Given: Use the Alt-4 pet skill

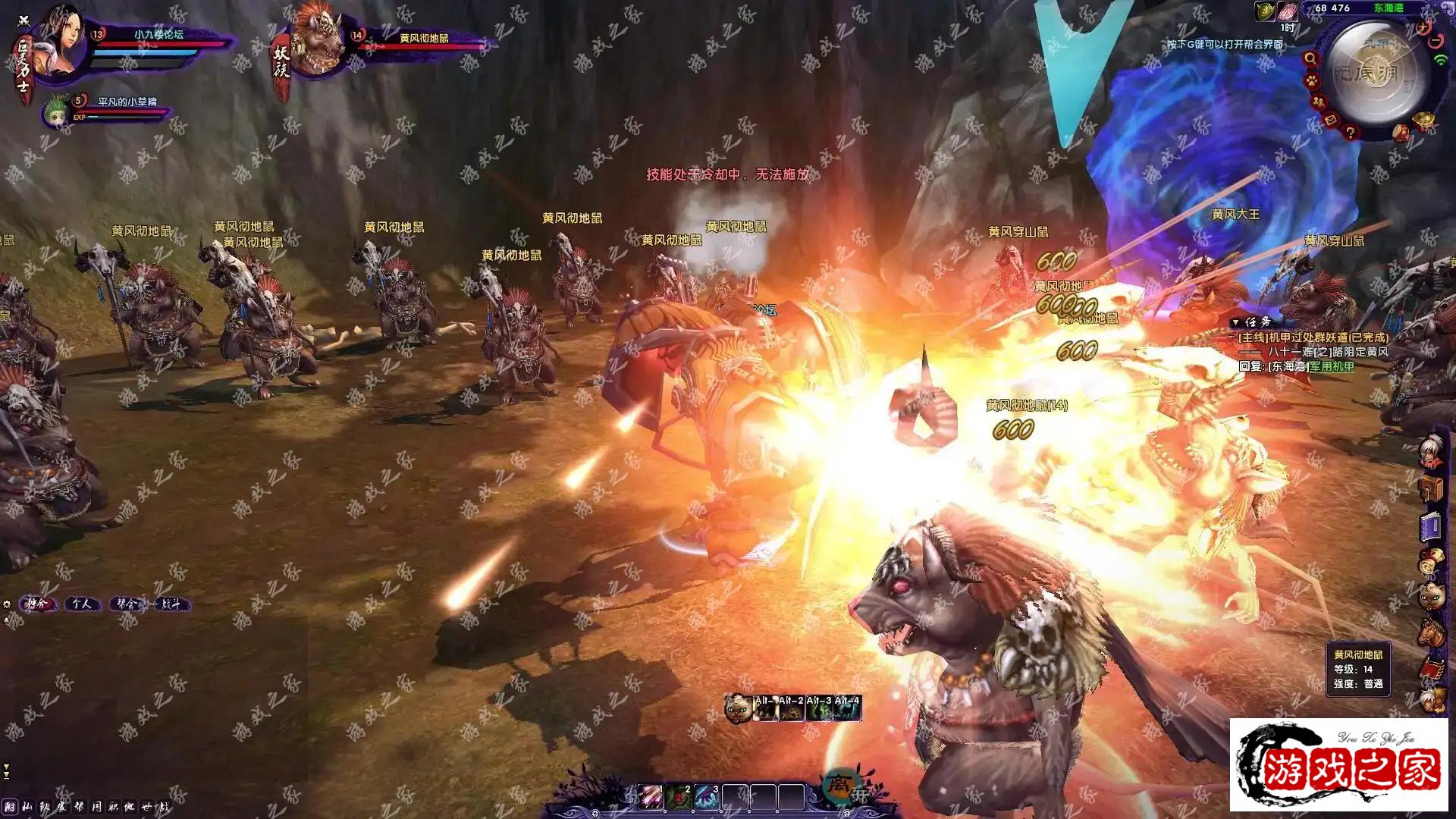Looking at the screenshot, I should pos(847,710).
